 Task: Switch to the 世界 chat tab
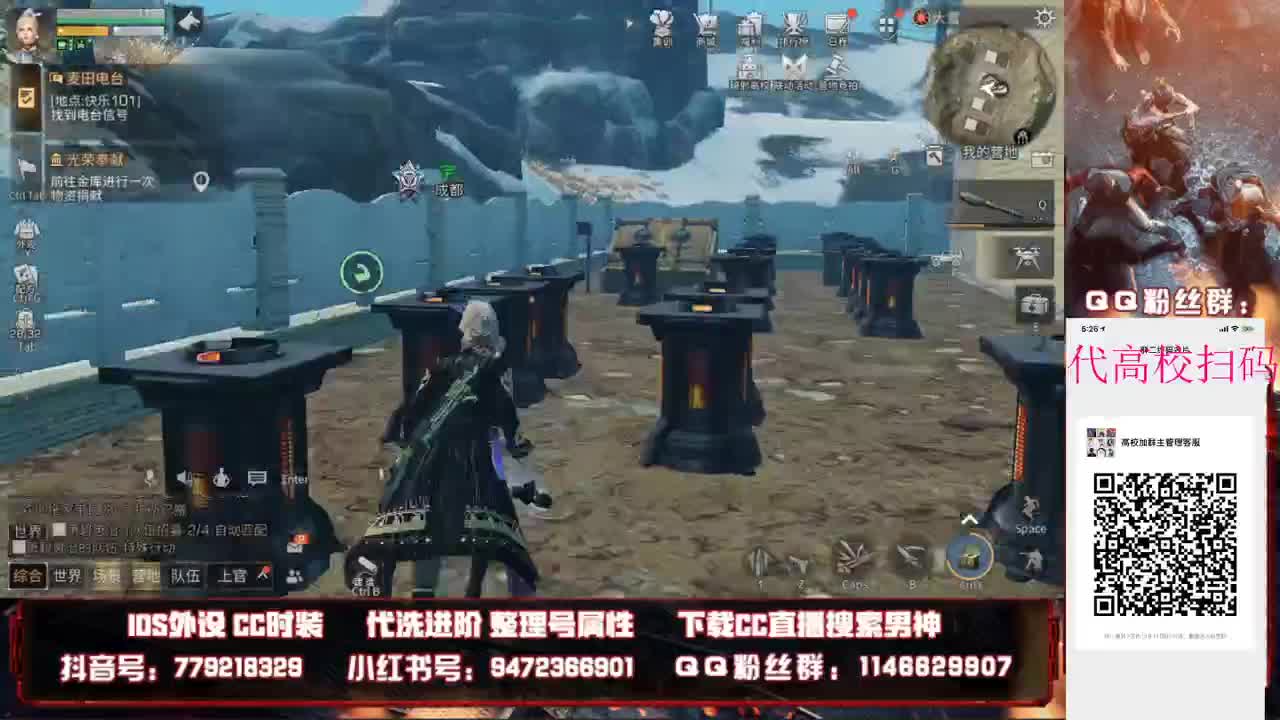pos(66,575)
